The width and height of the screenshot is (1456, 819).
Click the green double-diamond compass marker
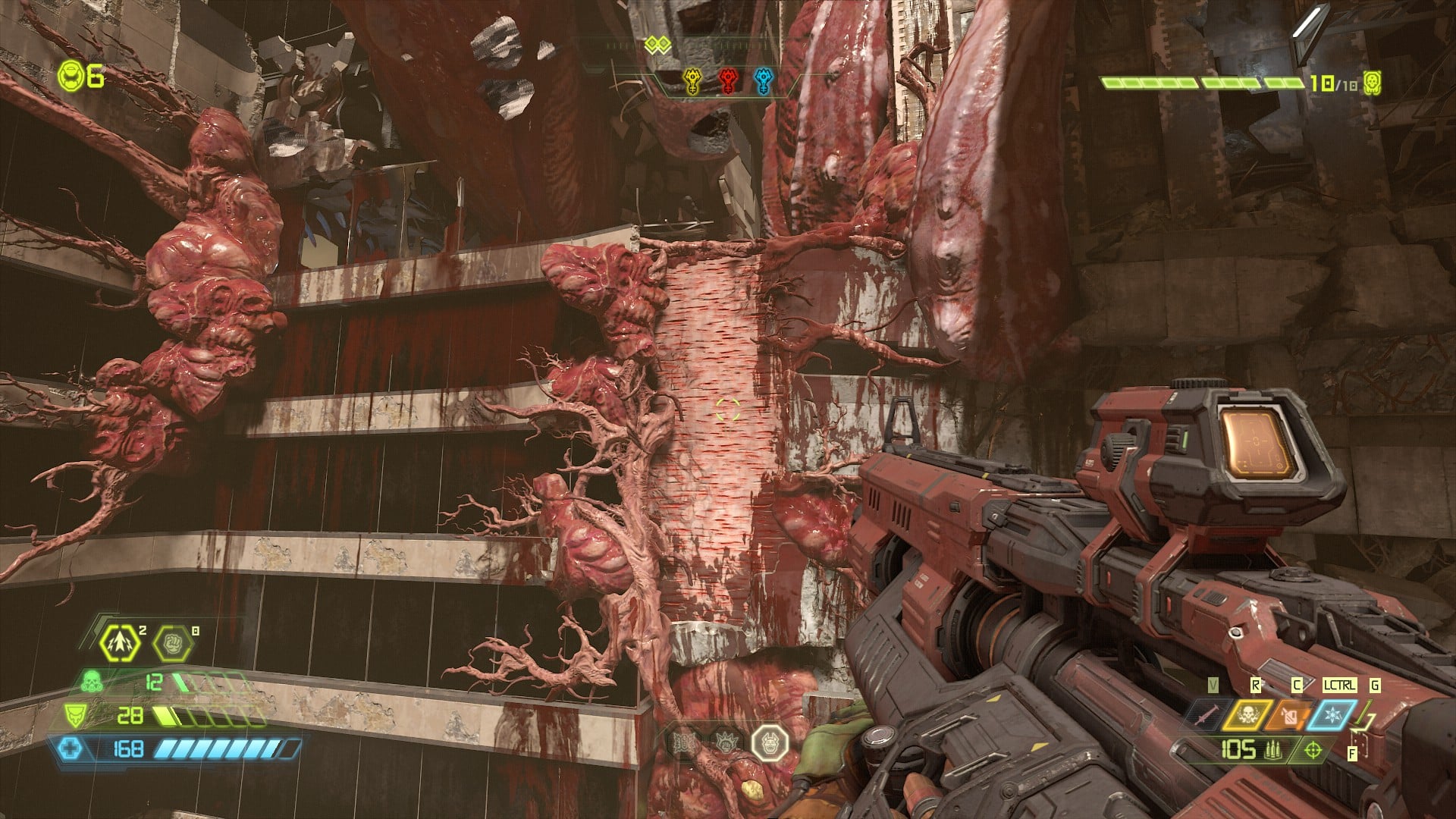657,45
